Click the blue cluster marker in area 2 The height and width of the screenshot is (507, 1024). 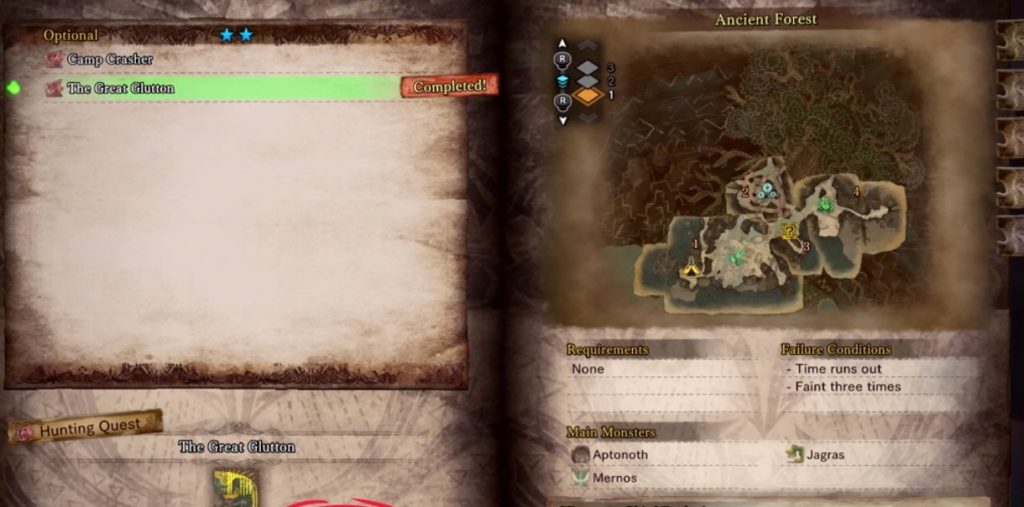[x=769, y=190]
